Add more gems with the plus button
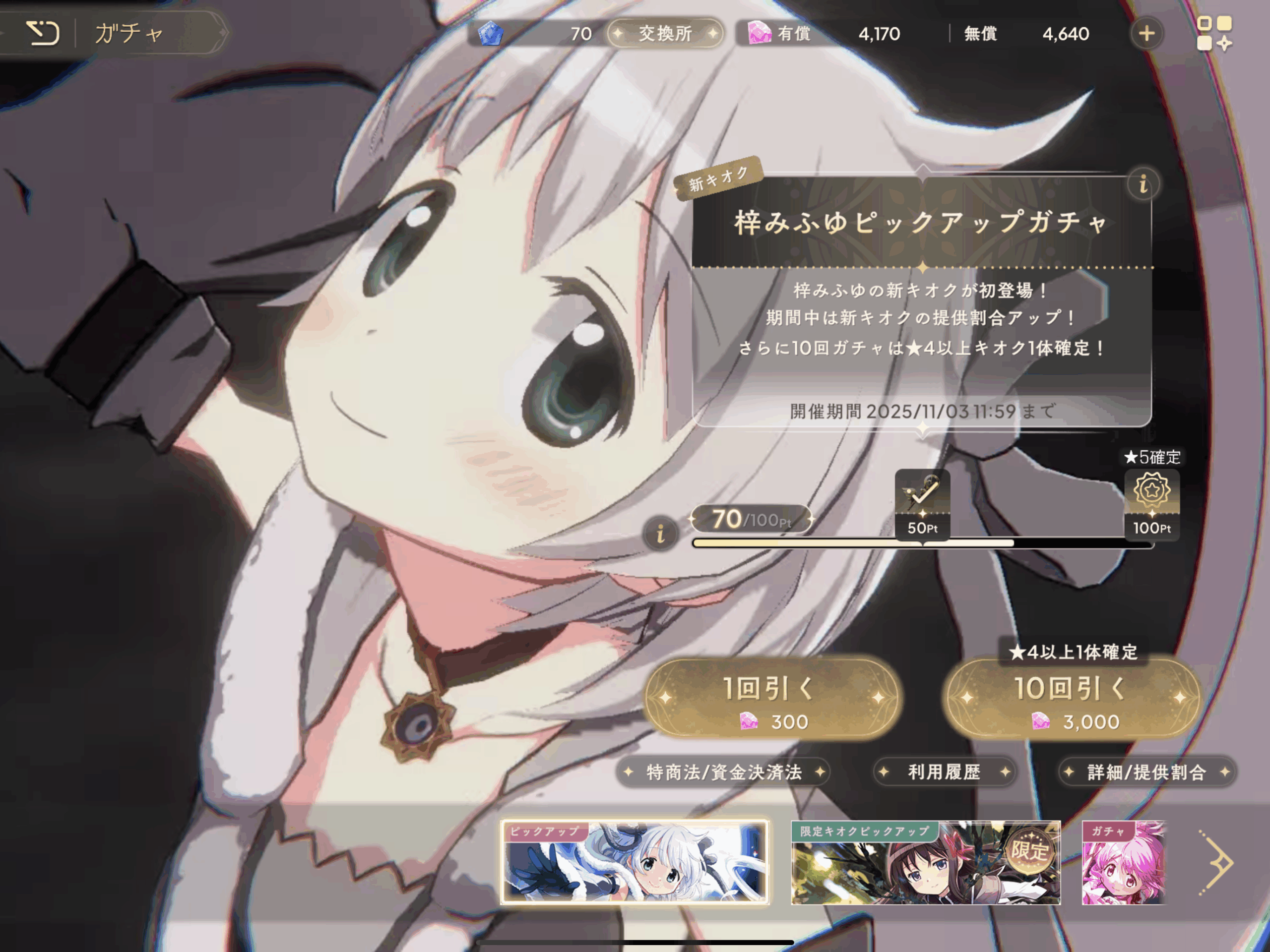 (x=1146, y=33)
